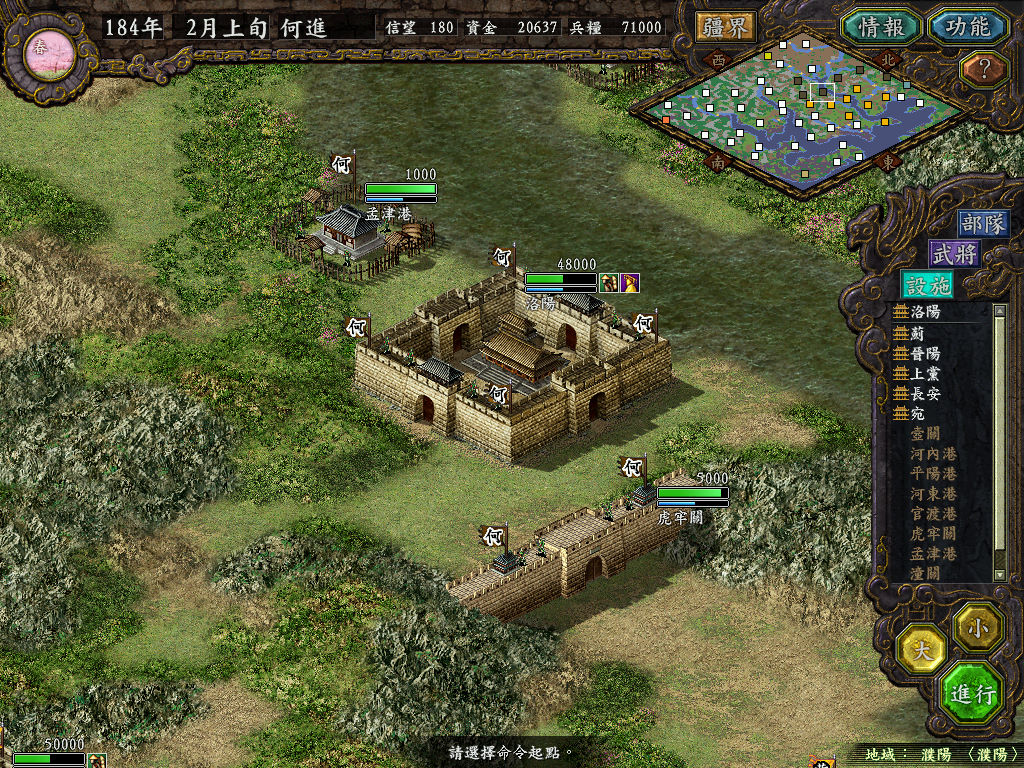Image resolution: width=1024 pixels, height=768 pixels.
Task: Open the 情報 information menu
Action: 879,26
